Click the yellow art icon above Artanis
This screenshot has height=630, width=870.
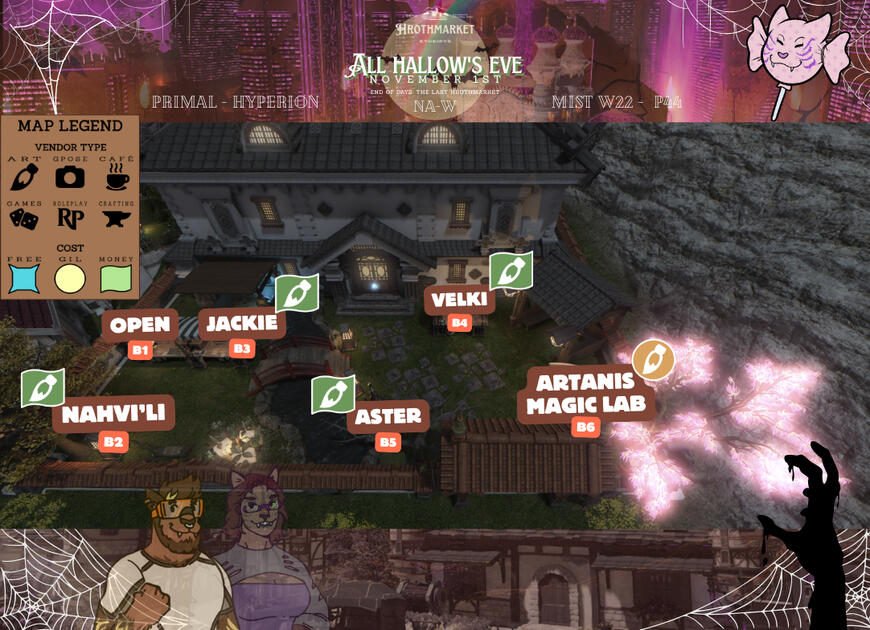[654, 360]
